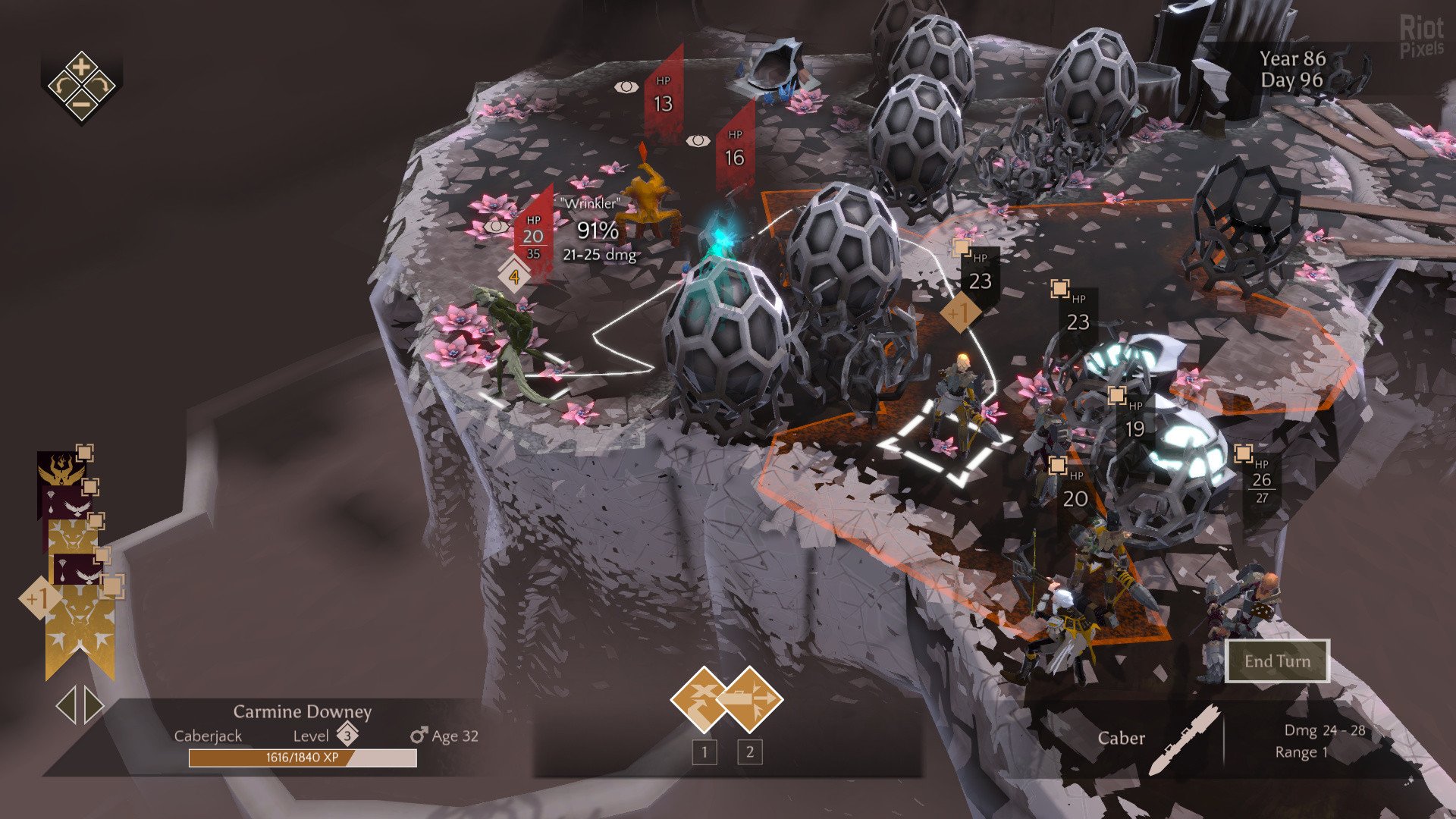The image size is (1456, 819).
Task: Select the enemy flag showing 16 HP
Action: (735, 151)
